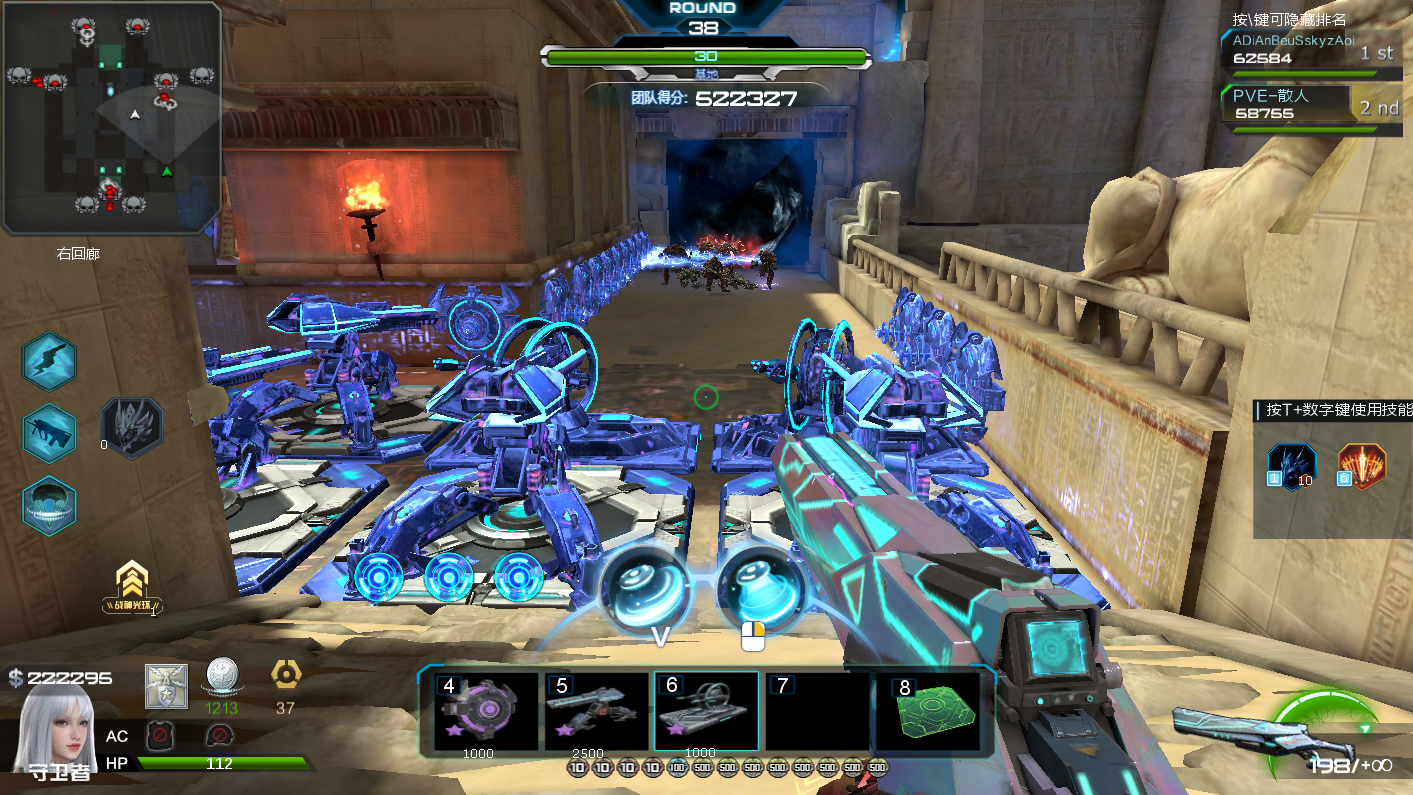
Task: Select the left round turret action button
Action: coord(645,588)
